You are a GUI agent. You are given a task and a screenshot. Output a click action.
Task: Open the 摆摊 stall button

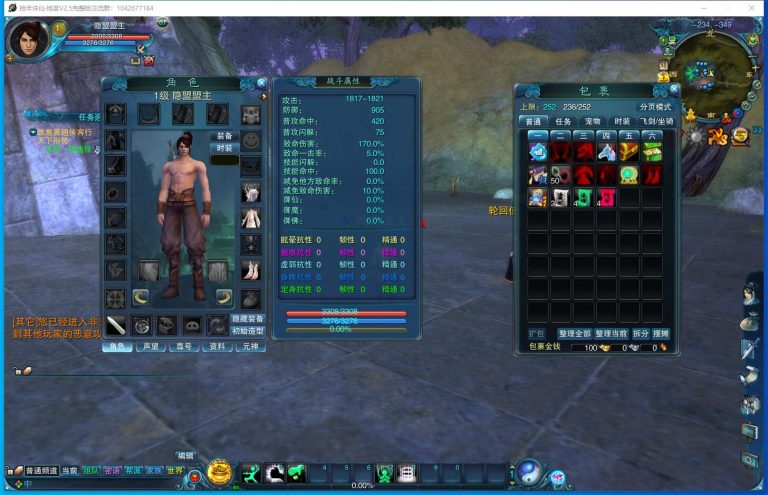coord(661,333)
